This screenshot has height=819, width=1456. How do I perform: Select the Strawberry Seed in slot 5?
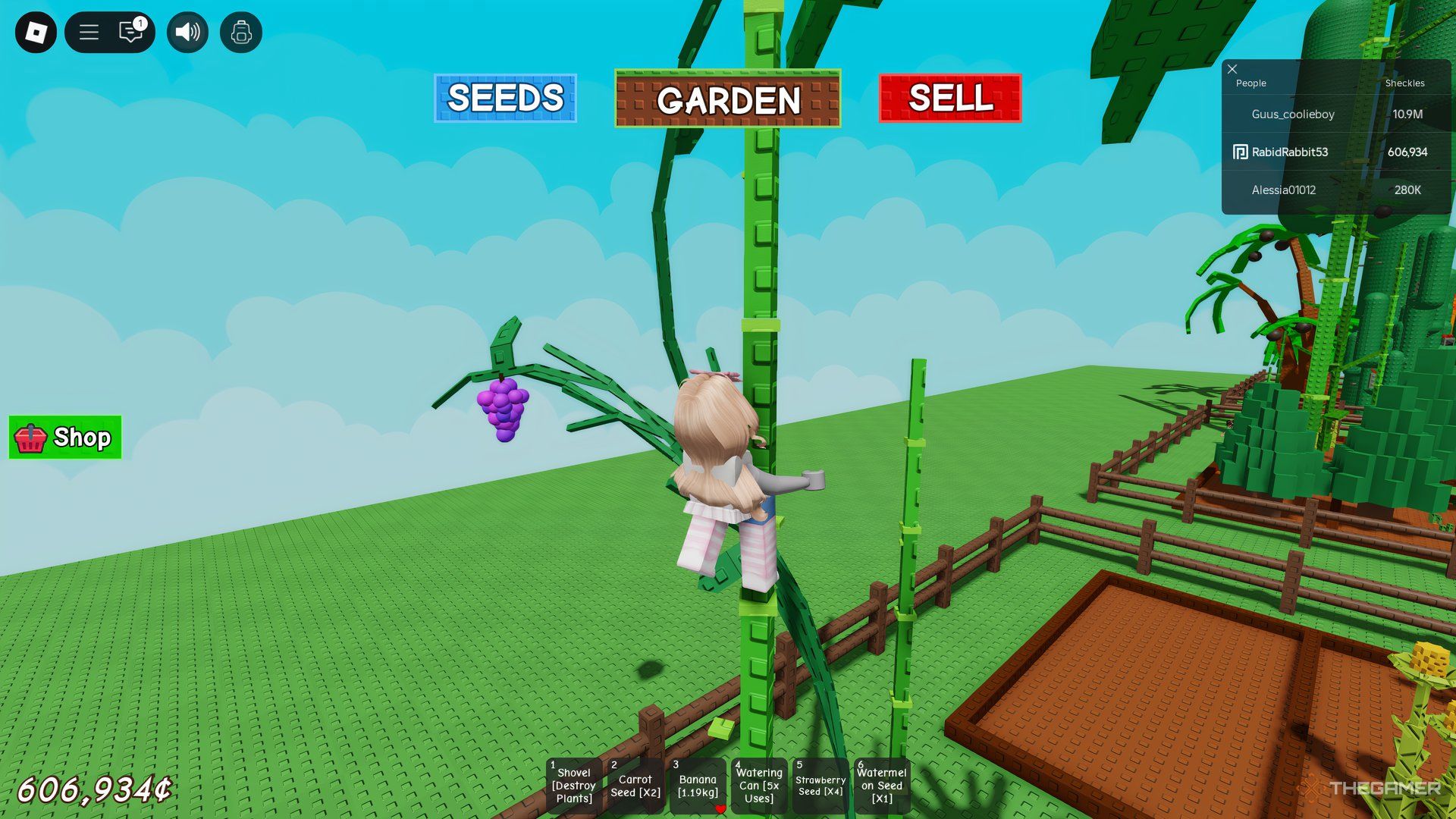pos(819,786)
